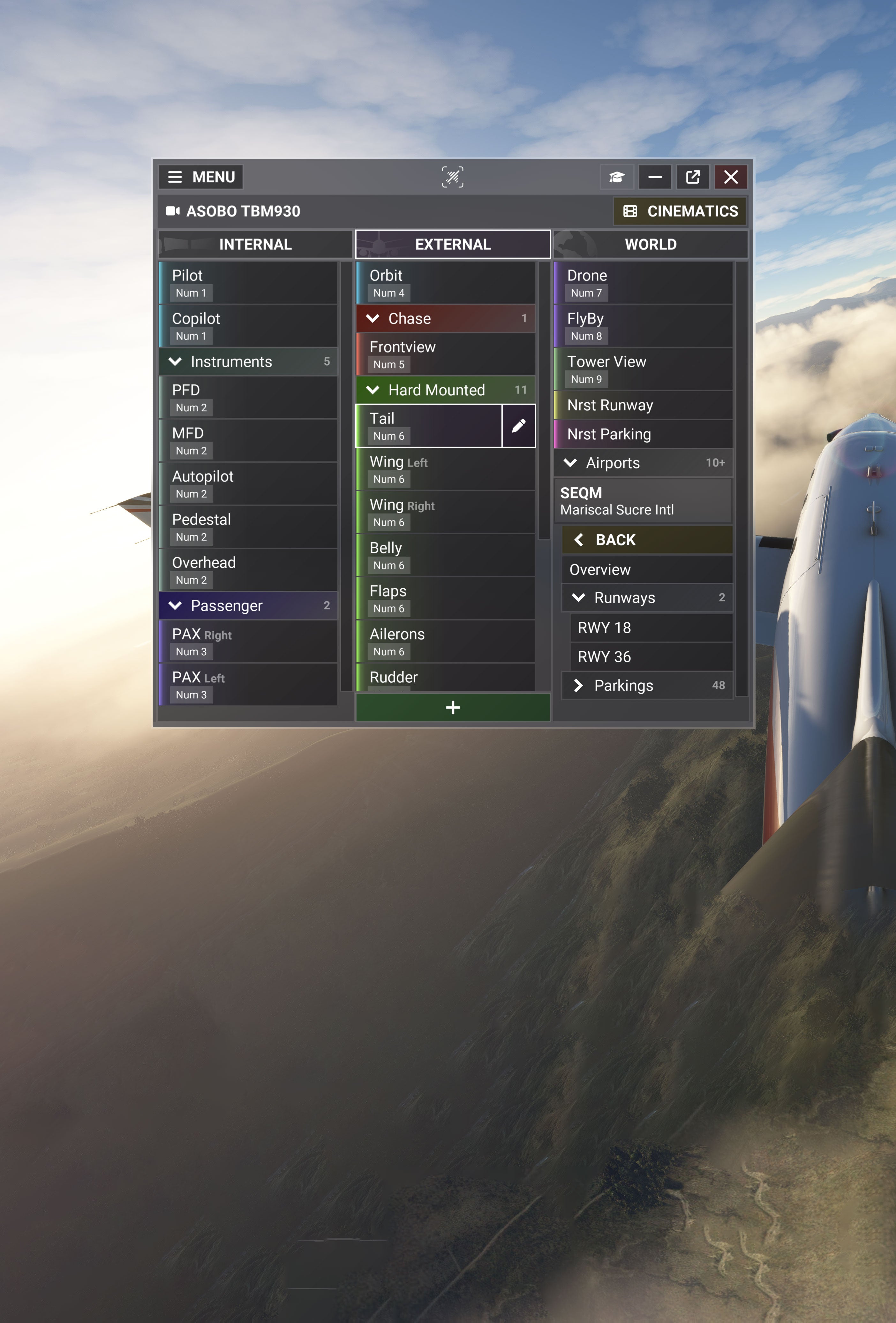Minimize the camera panel

pos(655,177)
